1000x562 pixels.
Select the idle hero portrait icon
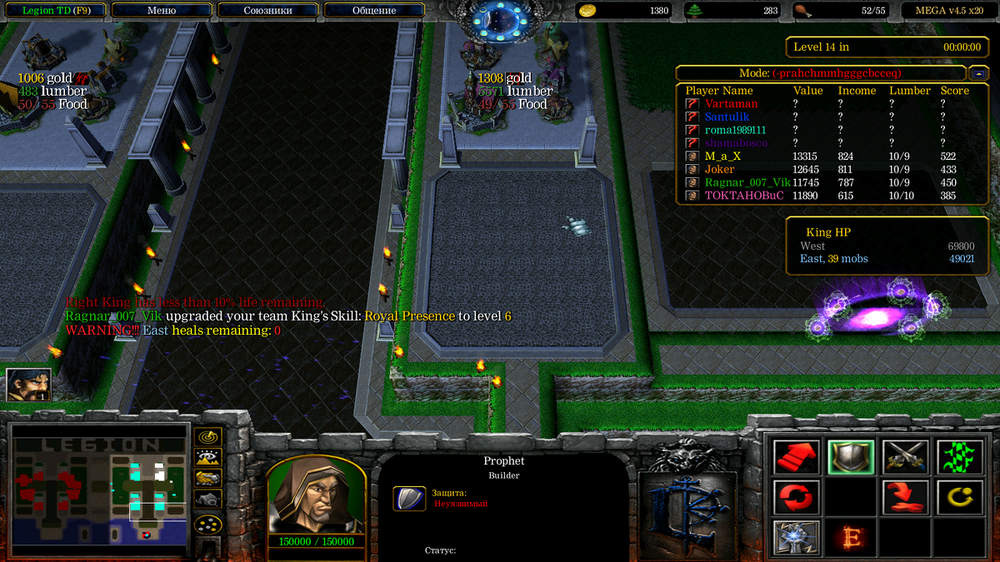pos(28,385)
